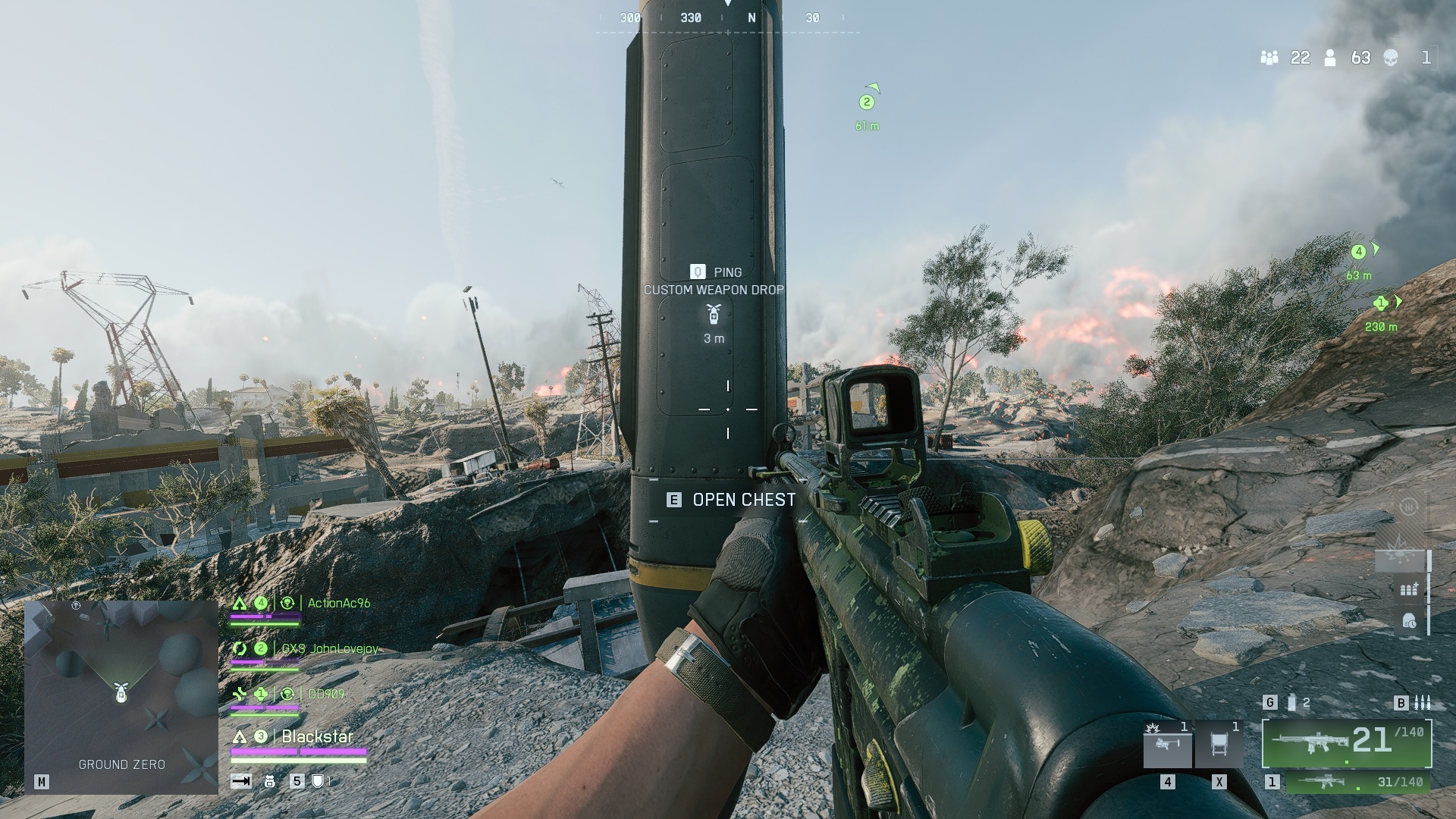Select the Custom Weapon Drop icon
This screenshot has height=819, width=1456.
click(x=712, y=314)
